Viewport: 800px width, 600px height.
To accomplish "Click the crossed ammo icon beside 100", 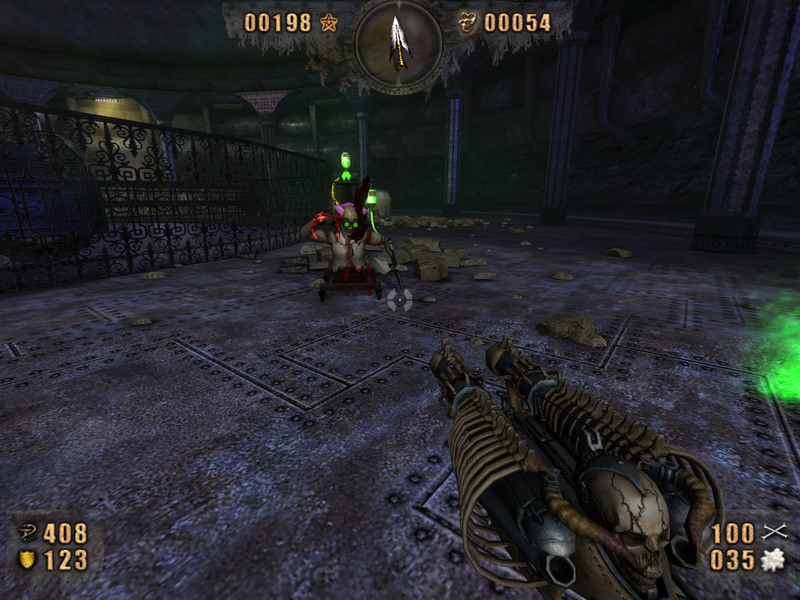I will point(771,532).
